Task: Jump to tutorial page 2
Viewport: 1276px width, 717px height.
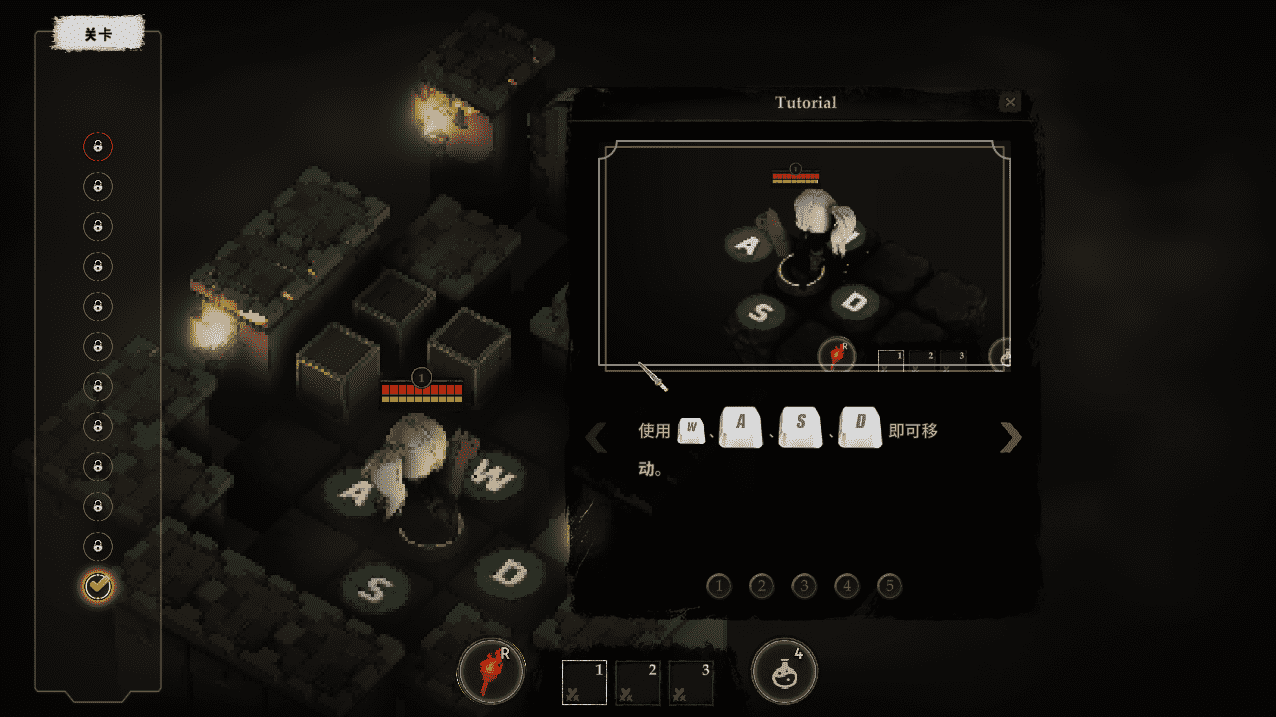Action: tap(761, 586)
